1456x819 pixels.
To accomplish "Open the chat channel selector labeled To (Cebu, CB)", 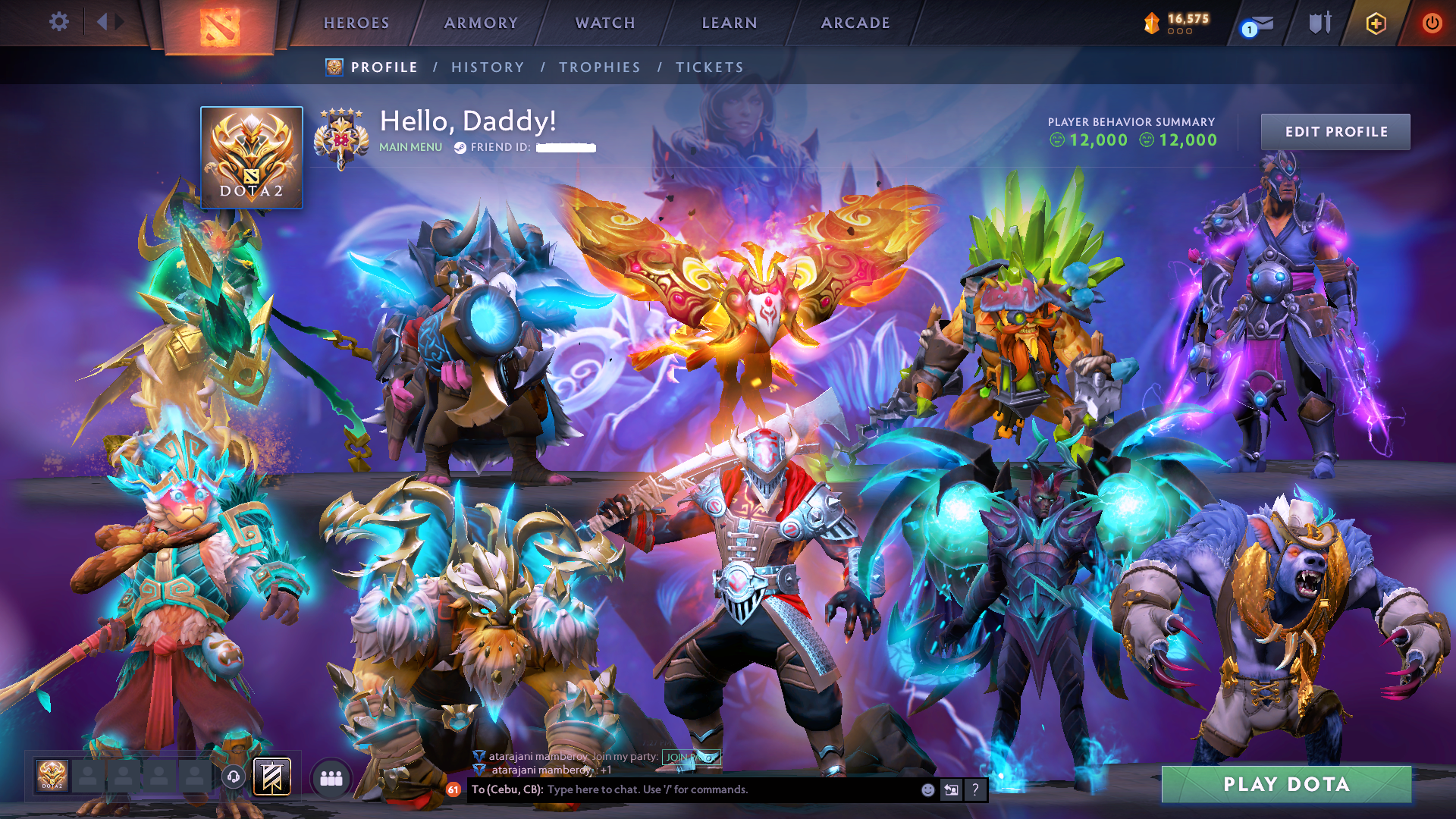I will [x=507, y=789].
